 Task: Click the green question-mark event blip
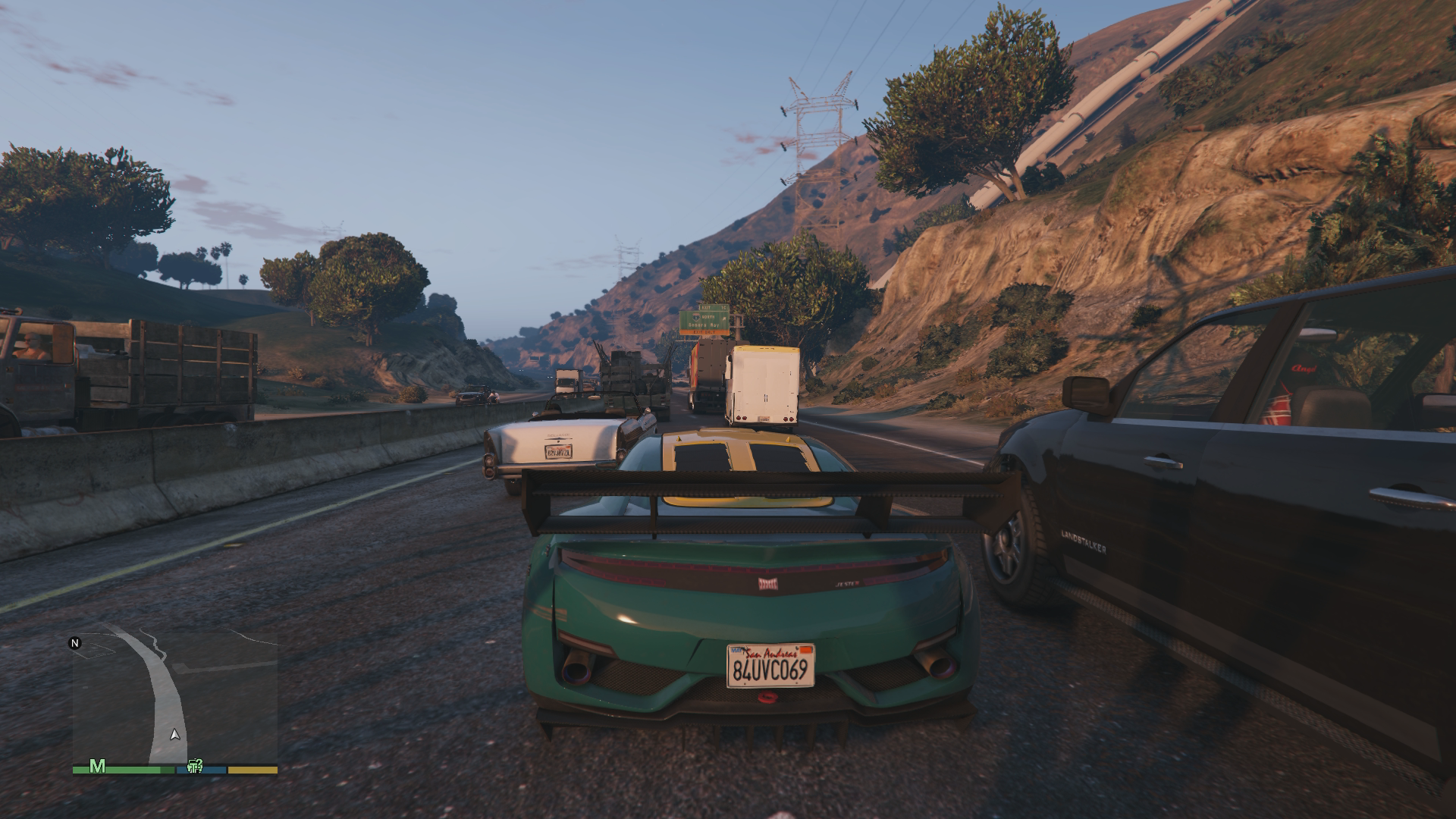pyautogui.click(x=195, y=767)
